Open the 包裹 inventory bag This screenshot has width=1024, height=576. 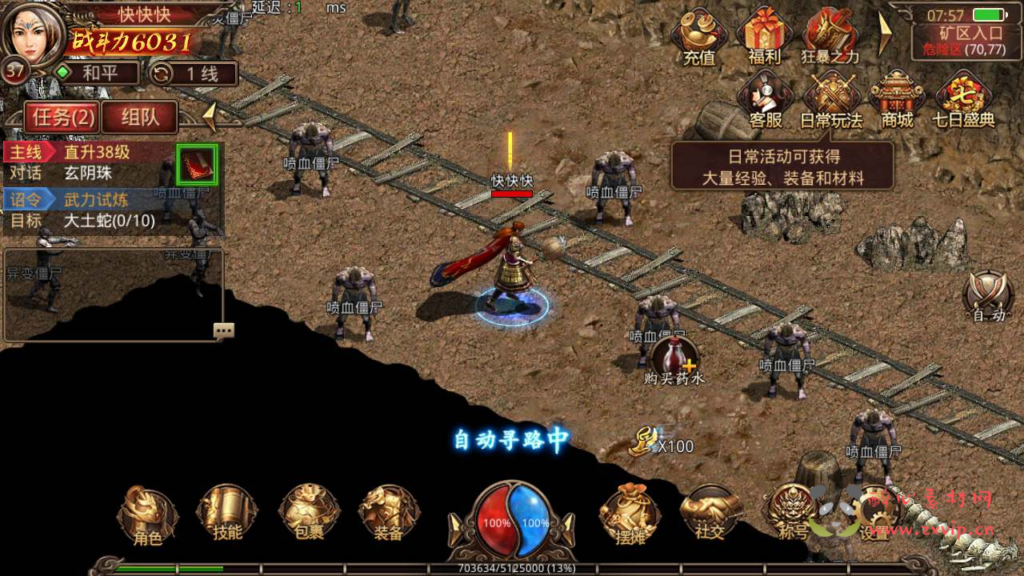tap(309, 515)
